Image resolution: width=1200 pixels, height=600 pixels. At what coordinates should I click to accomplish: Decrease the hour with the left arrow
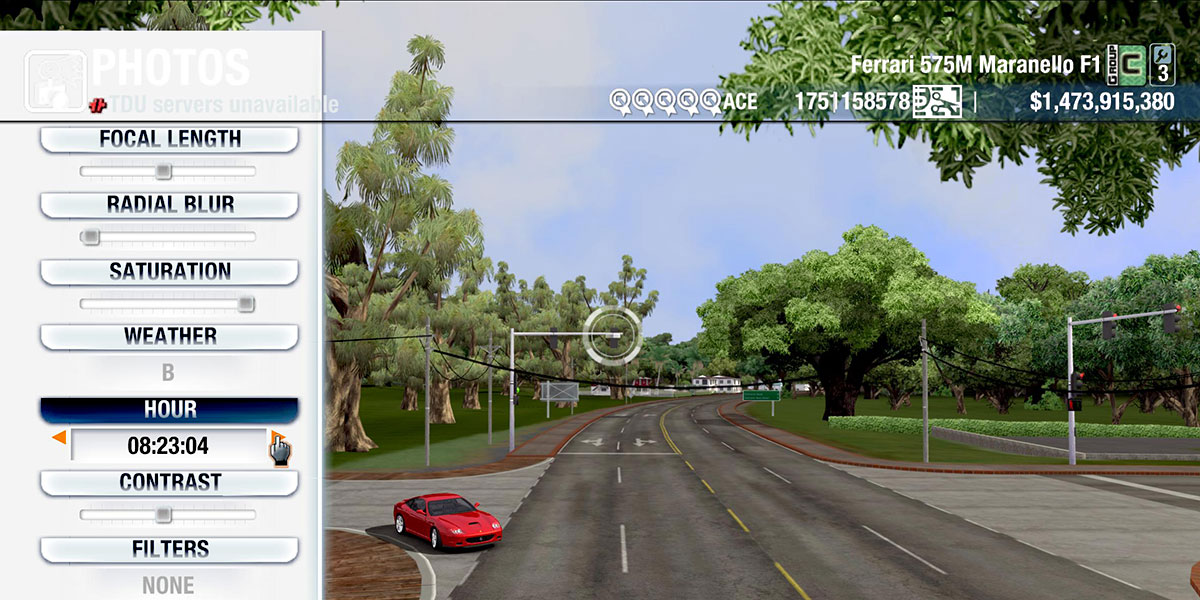tap(59, 438)
